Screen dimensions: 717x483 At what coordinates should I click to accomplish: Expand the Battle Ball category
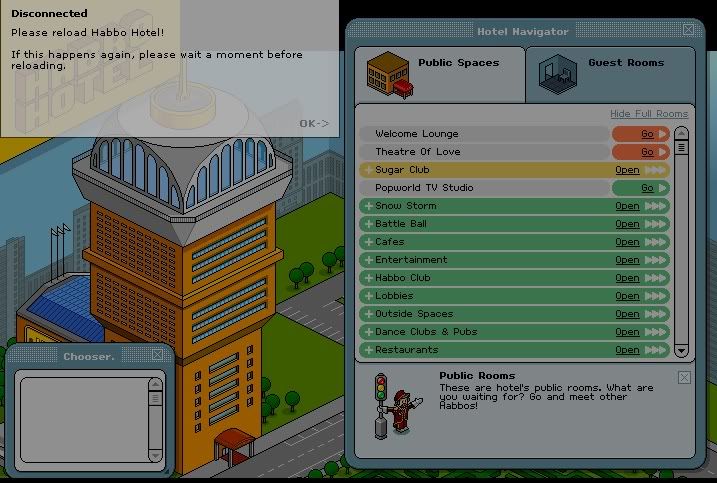pos(627,224)
